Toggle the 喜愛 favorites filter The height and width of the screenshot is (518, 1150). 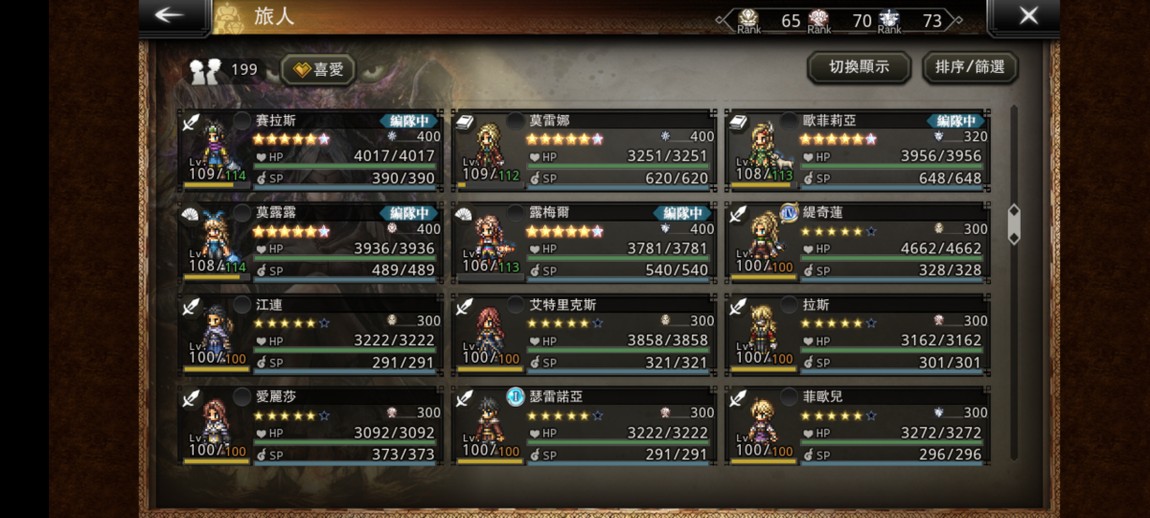pyautogui.click(x=317, y=69)
